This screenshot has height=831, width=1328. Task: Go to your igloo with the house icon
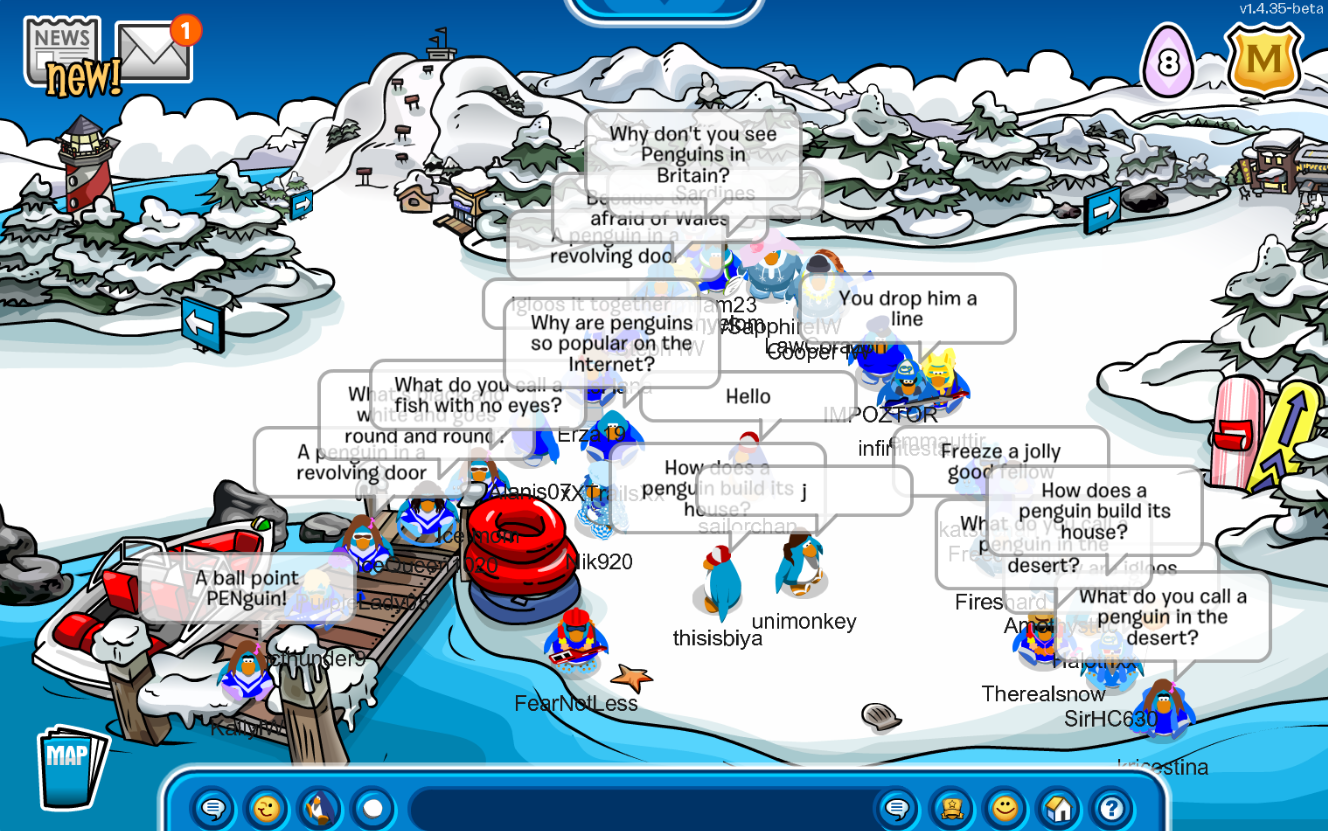(1058, 807)
